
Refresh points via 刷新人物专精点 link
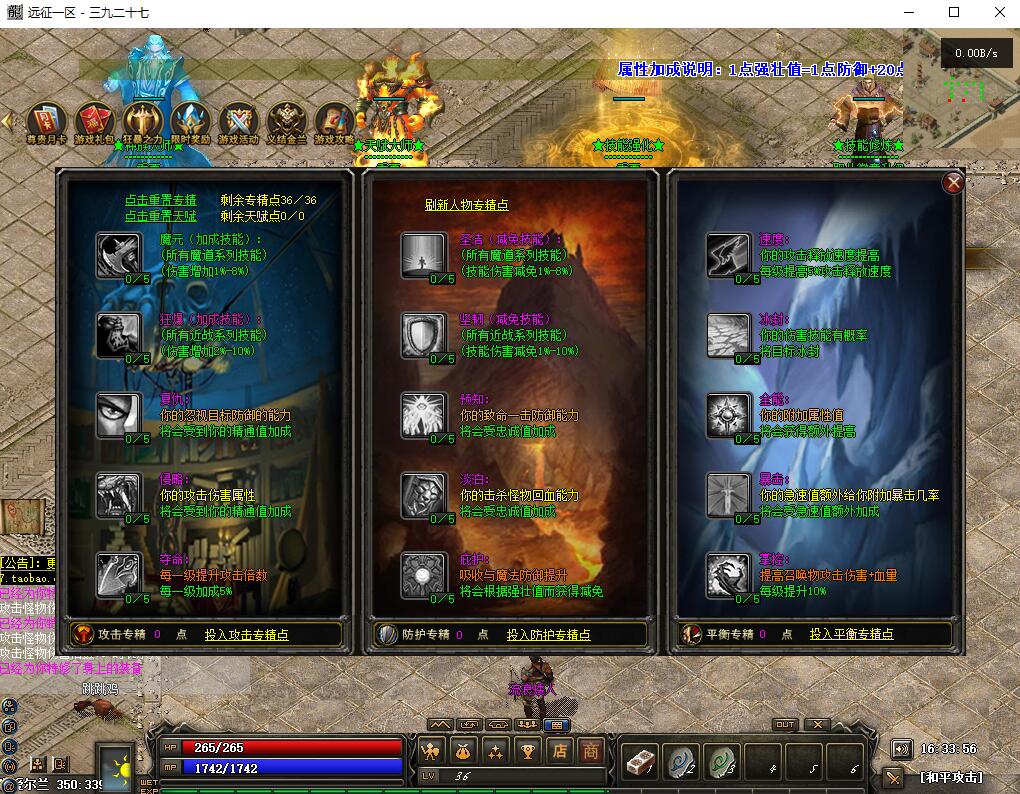click(x=466, y=205)
